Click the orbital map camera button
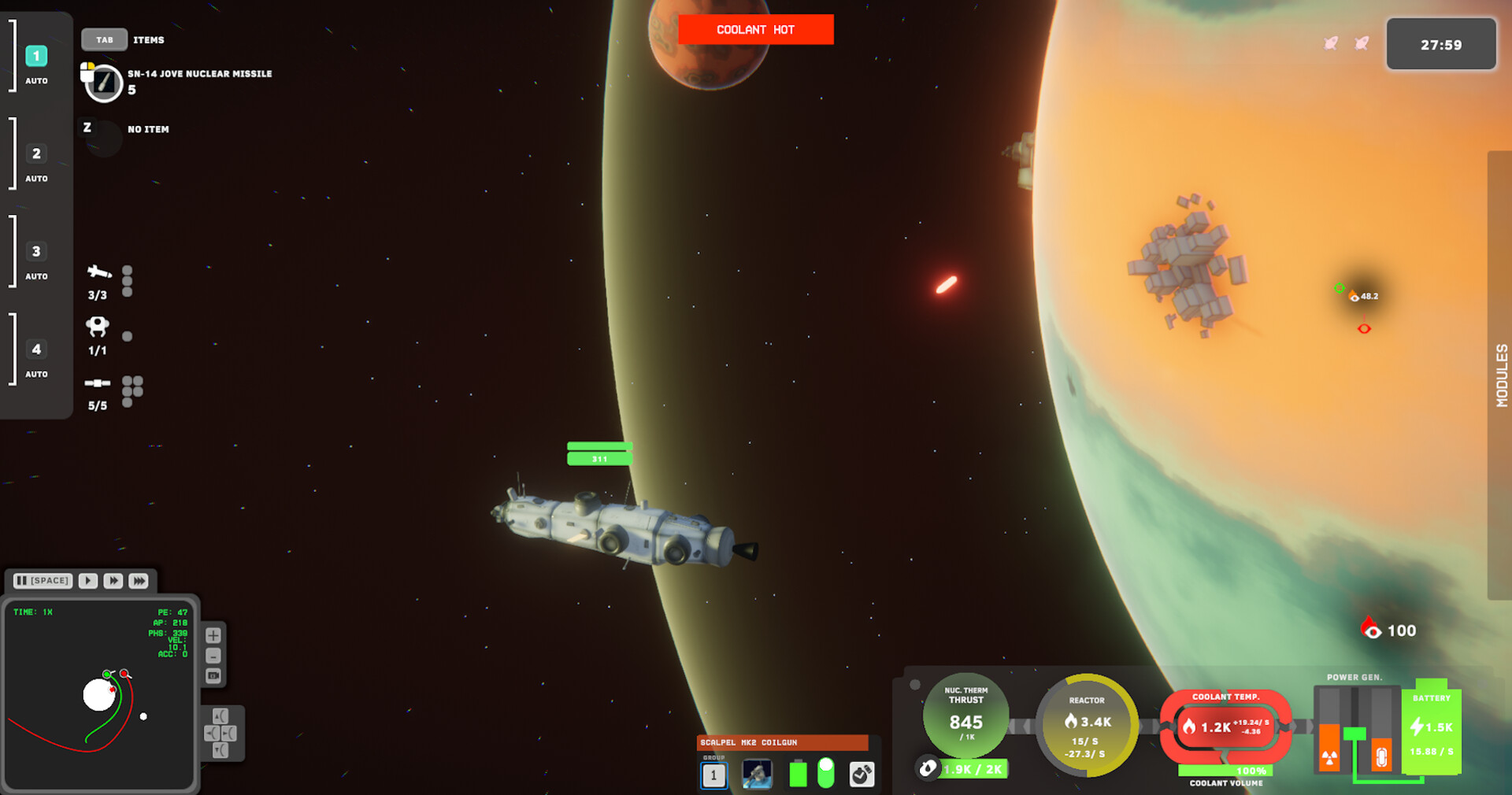The width and height of the screenshot is (1512, 795). tap(213, 676)
